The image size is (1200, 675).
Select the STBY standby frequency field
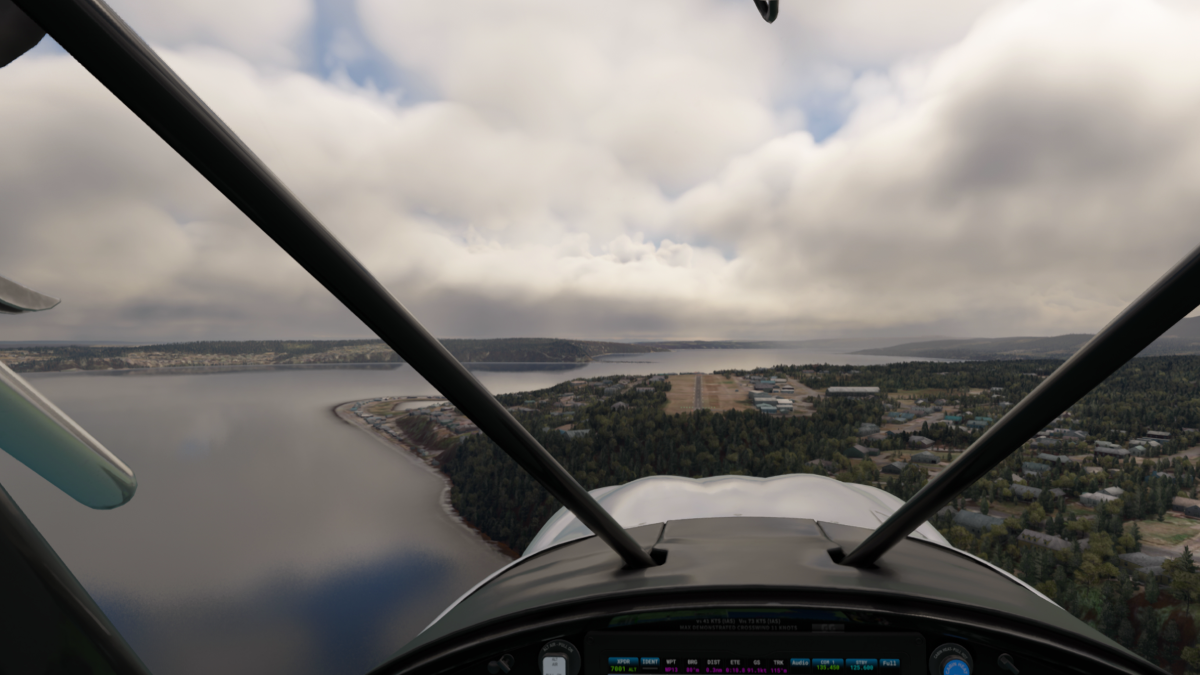pyautogui.click(x=861, y=663)
